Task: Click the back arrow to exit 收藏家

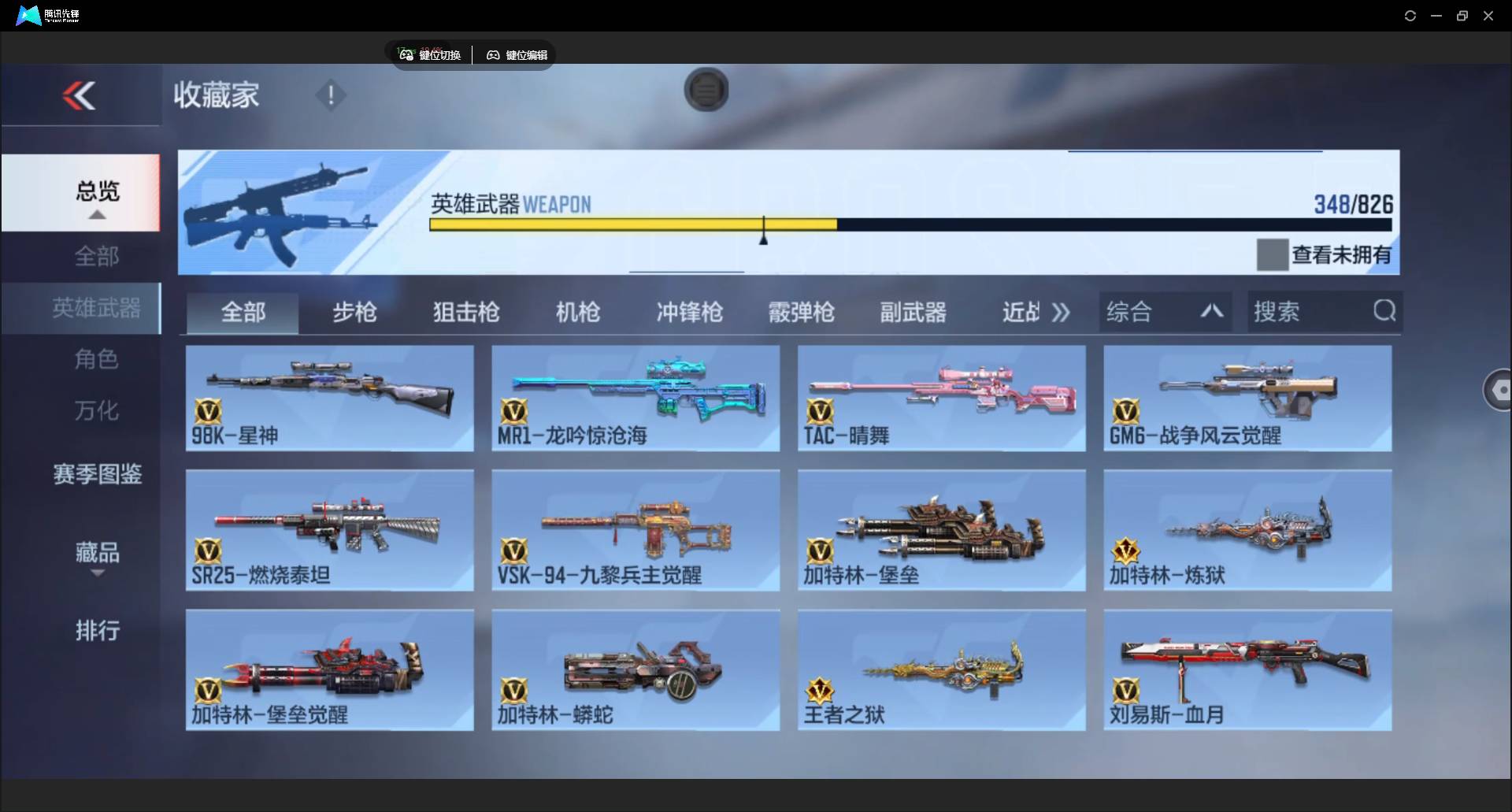Action: [x=80, y=95]
